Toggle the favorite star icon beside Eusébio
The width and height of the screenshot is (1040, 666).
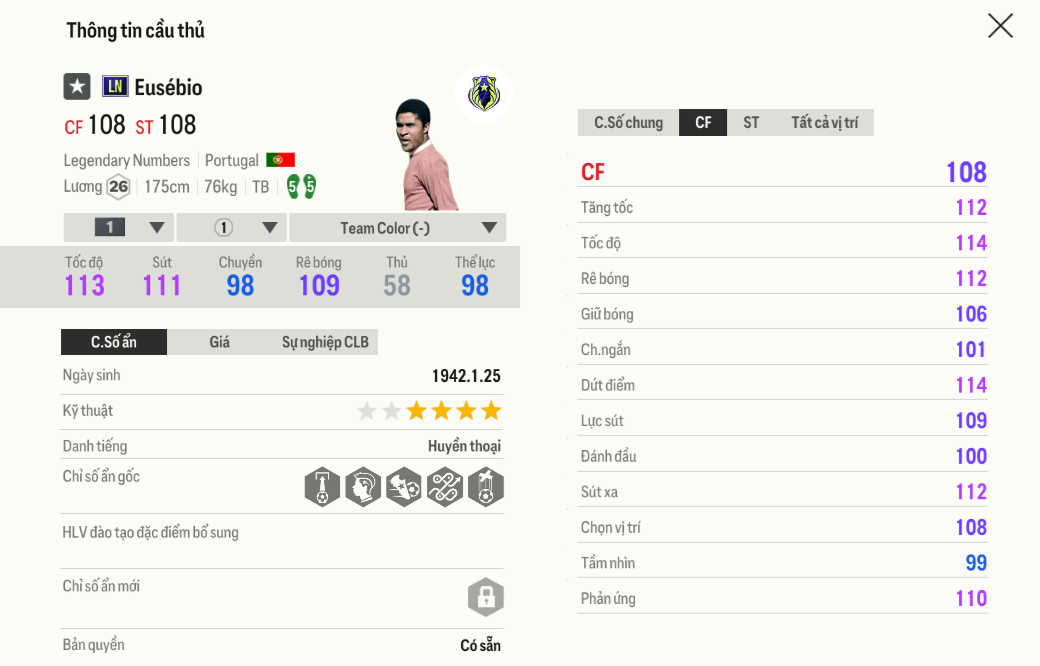click(x=77, y=87)
